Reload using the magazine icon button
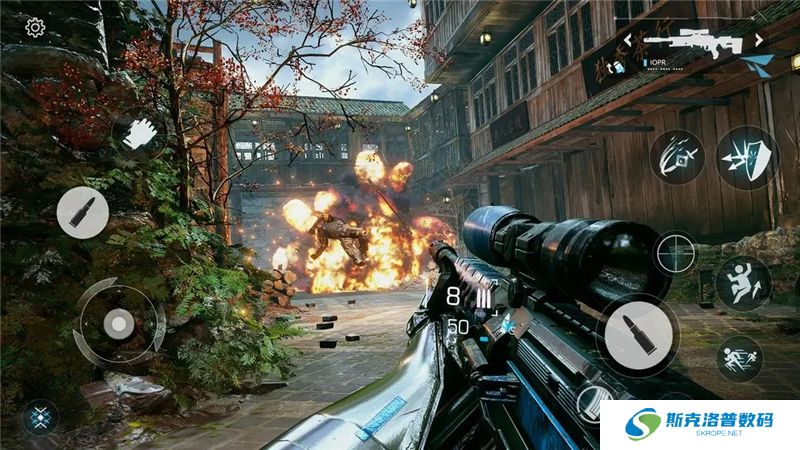800x450 pixels. pos(592,400)
